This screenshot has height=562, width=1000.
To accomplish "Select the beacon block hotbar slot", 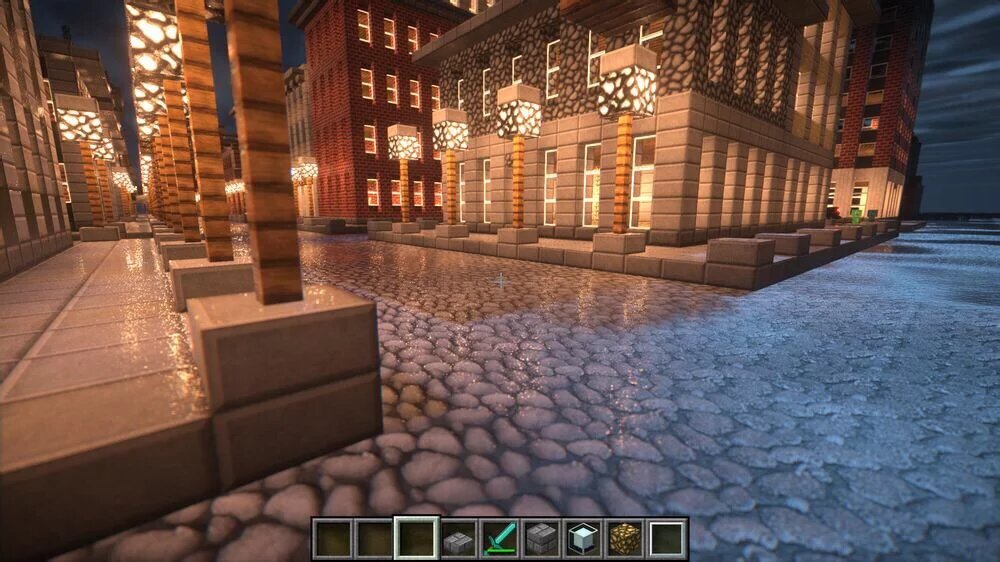I will 584,539.
